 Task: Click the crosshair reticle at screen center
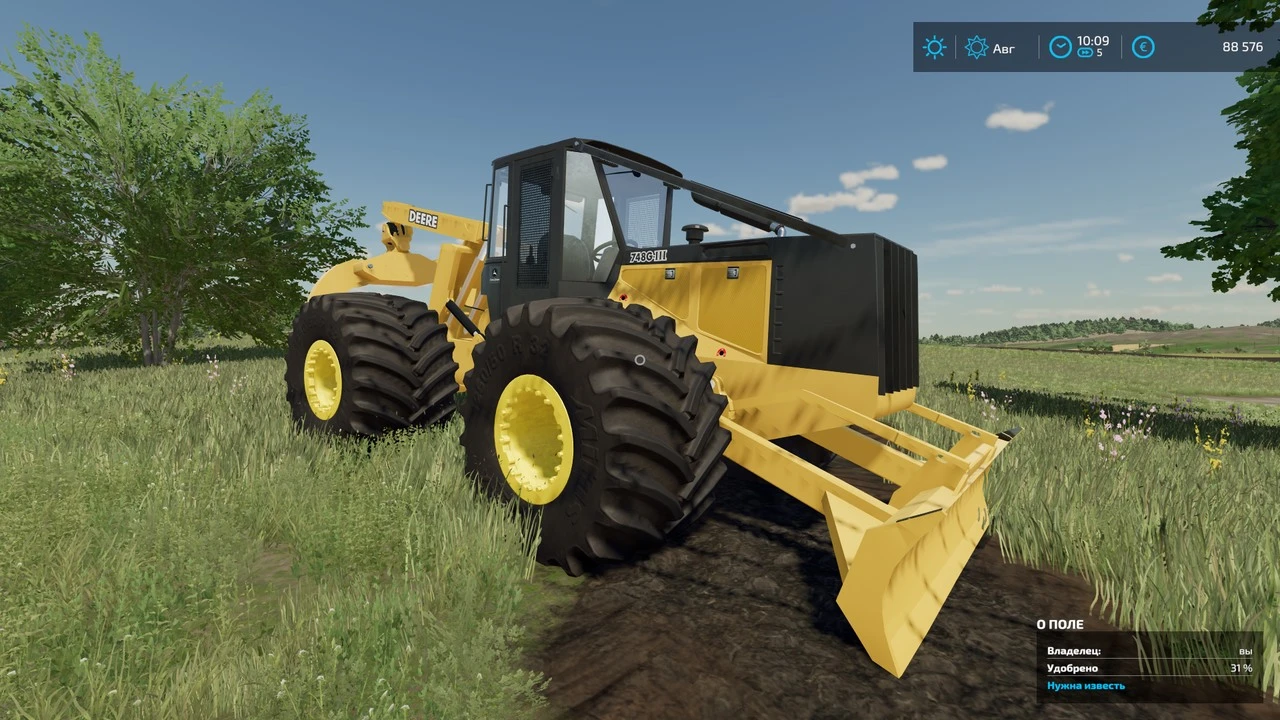pos(638,360)
